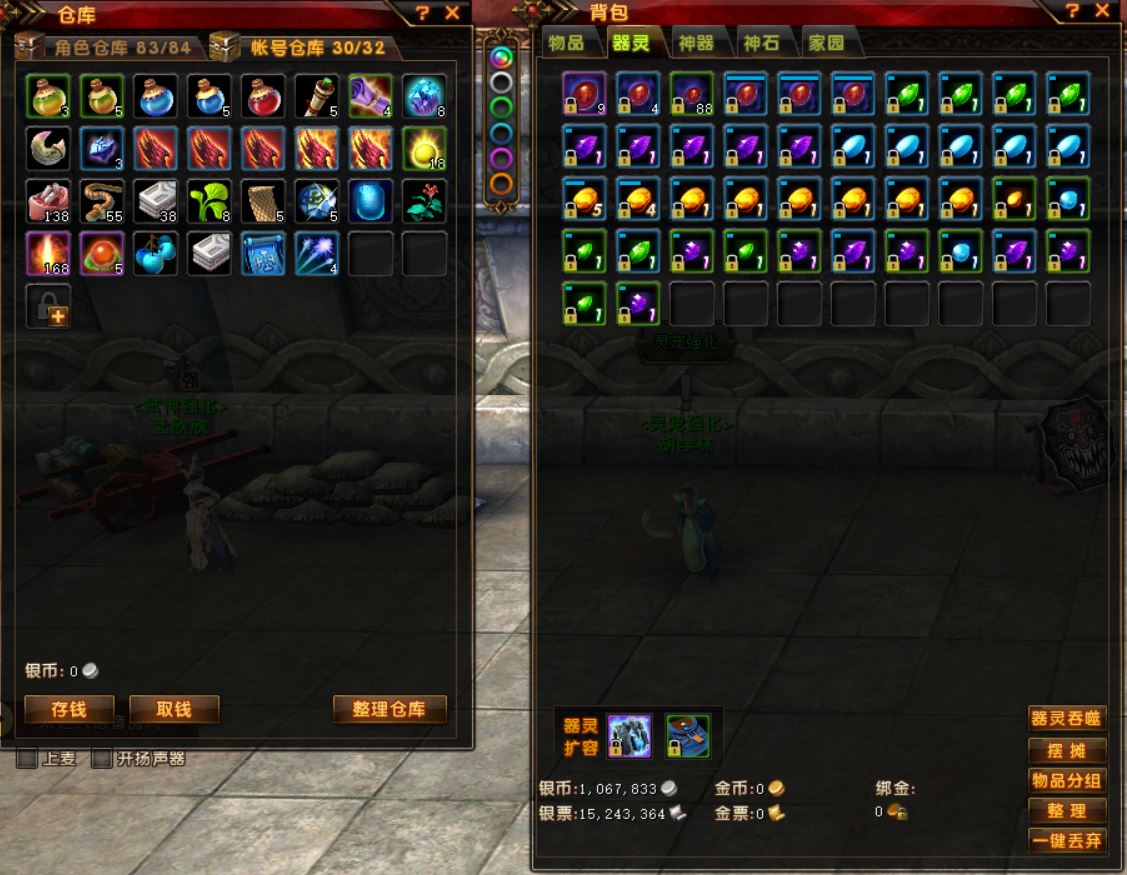Close the 仓库 warehouse window

(x=452, y=12)
